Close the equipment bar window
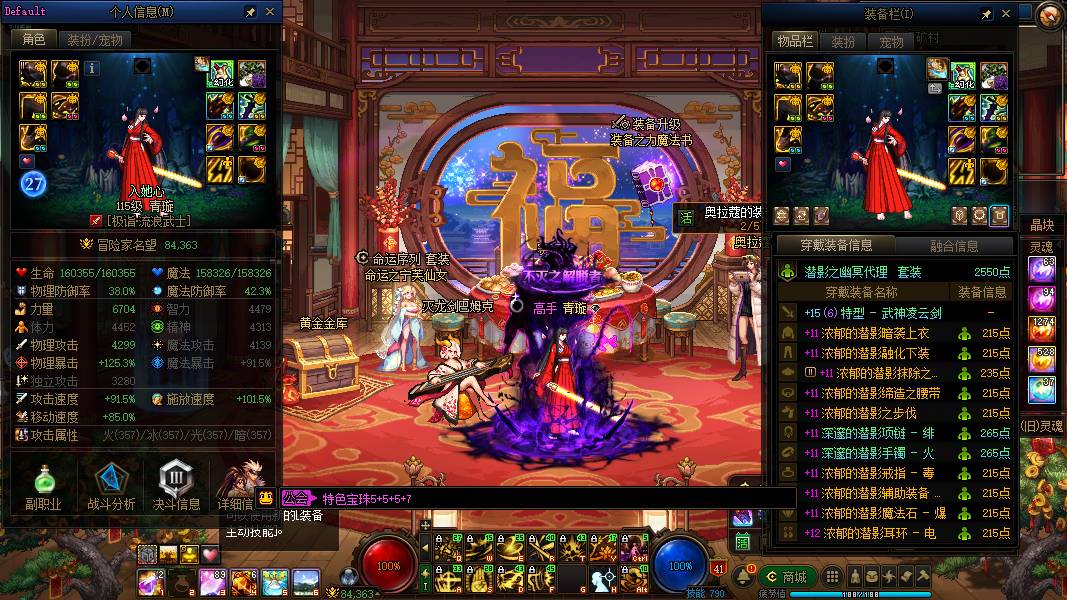The width and height of the screenshot is (1067, 600). click(x=1006, y=14)
